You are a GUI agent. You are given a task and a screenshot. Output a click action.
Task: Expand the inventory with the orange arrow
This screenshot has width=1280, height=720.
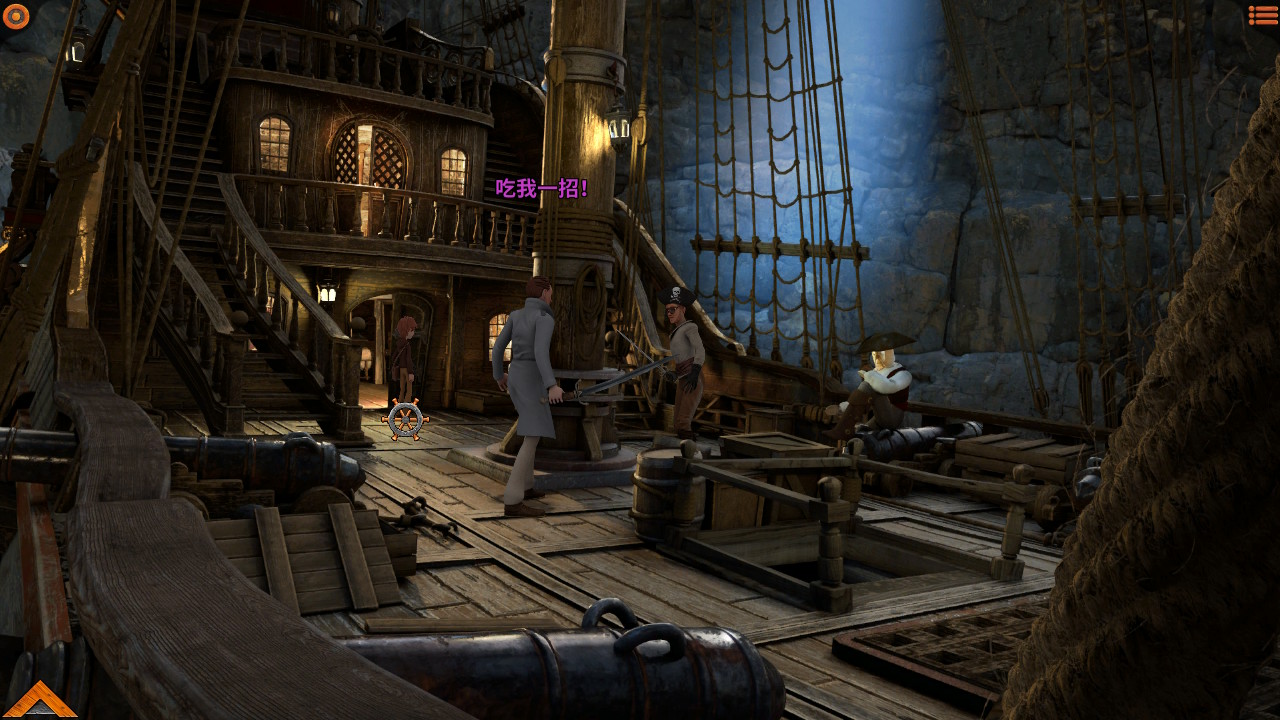pos(39,700)
